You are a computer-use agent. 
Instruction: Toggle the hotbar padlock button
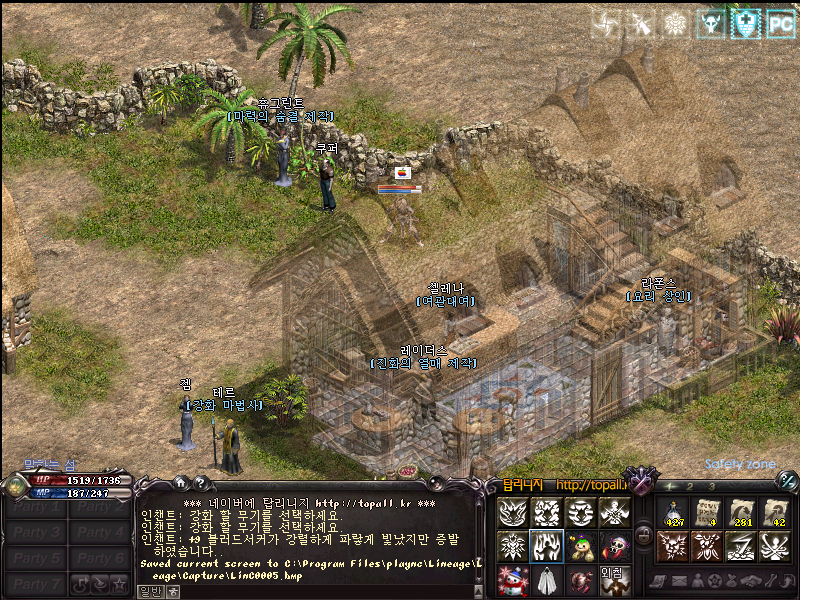644,536
